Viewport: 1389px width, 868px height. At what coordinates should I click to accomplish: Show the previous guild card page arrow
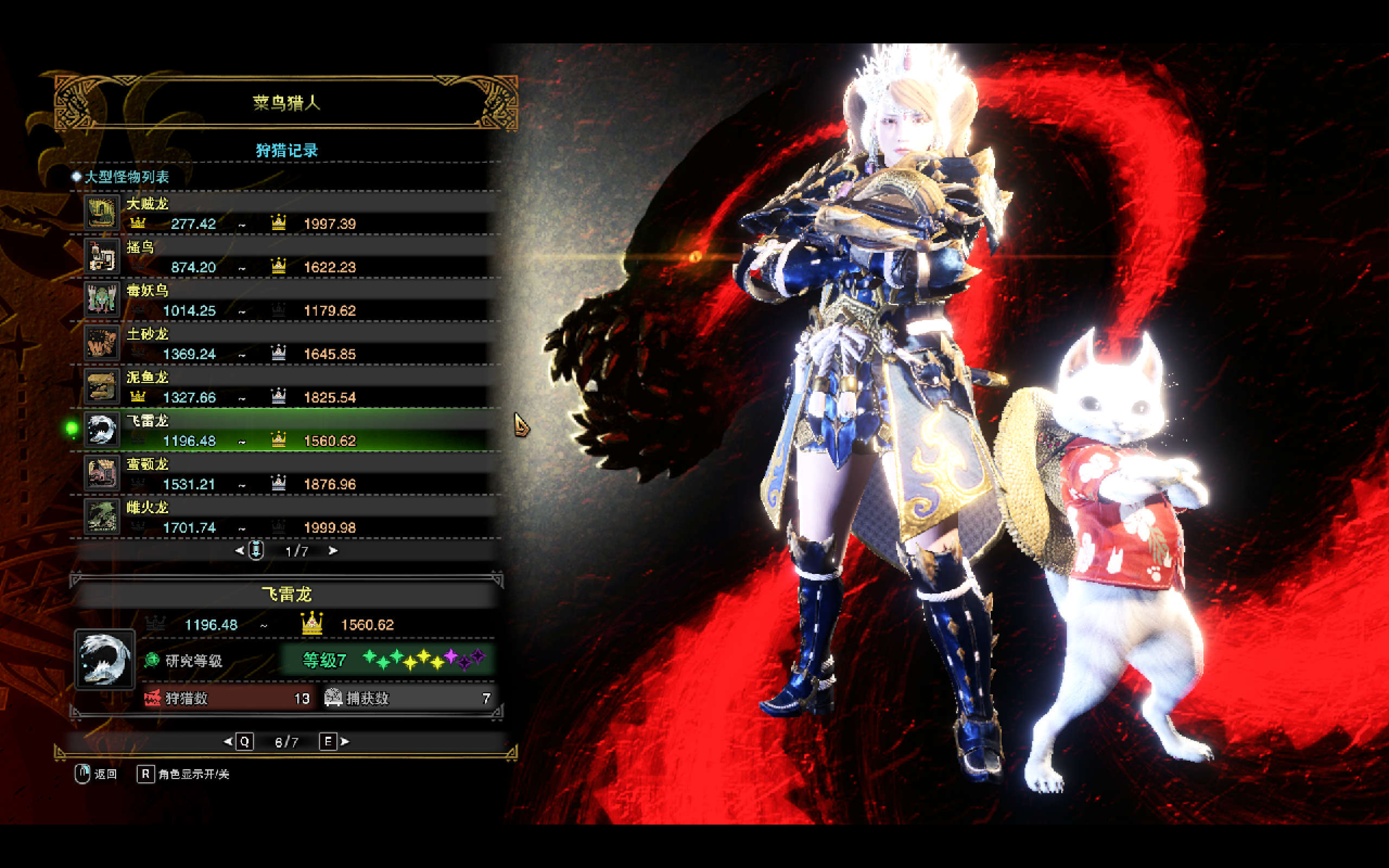point(228,742)
